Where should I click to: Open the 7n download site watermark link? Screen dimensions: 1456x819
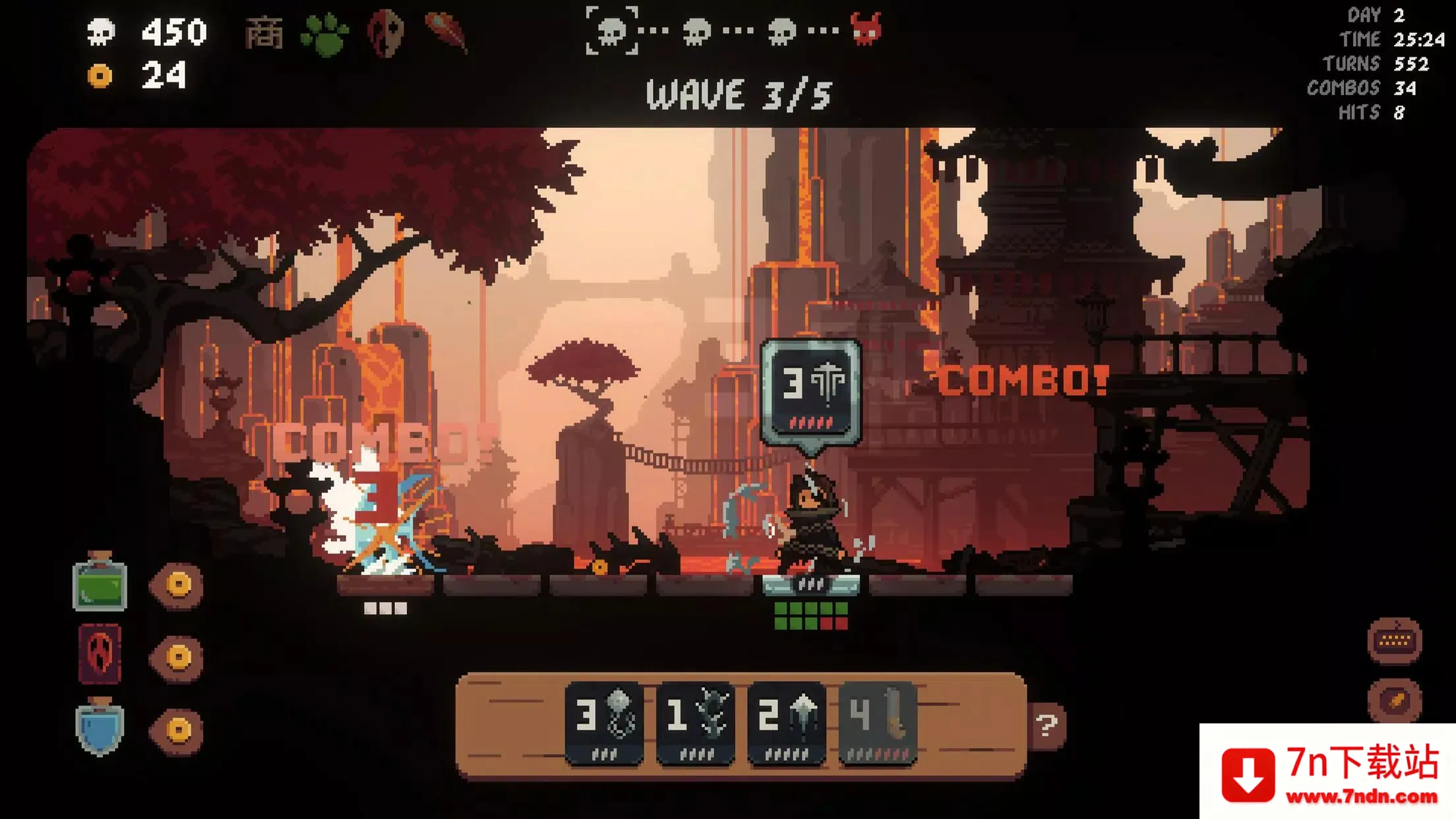pyautogui.click(x=1327, y=772)
